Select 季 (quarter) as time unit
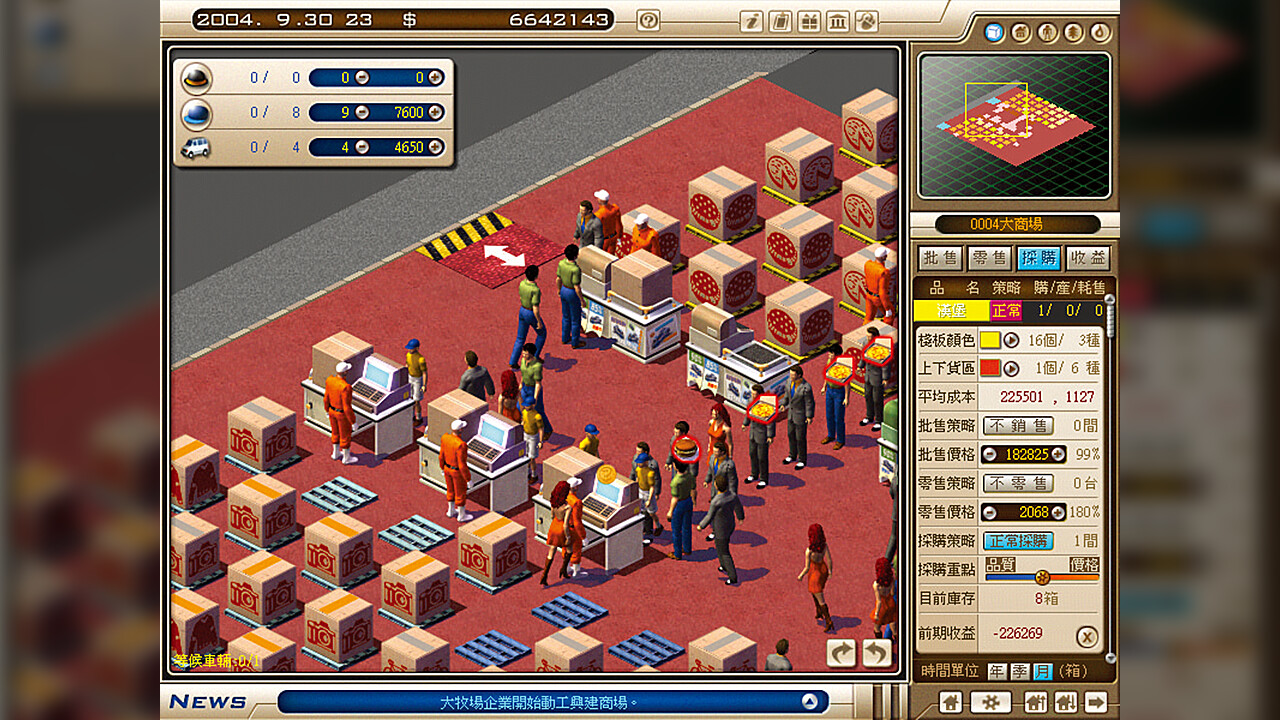Image resolution: width=1280 pixels, height=720 pixels. (x=1019, y=671)
